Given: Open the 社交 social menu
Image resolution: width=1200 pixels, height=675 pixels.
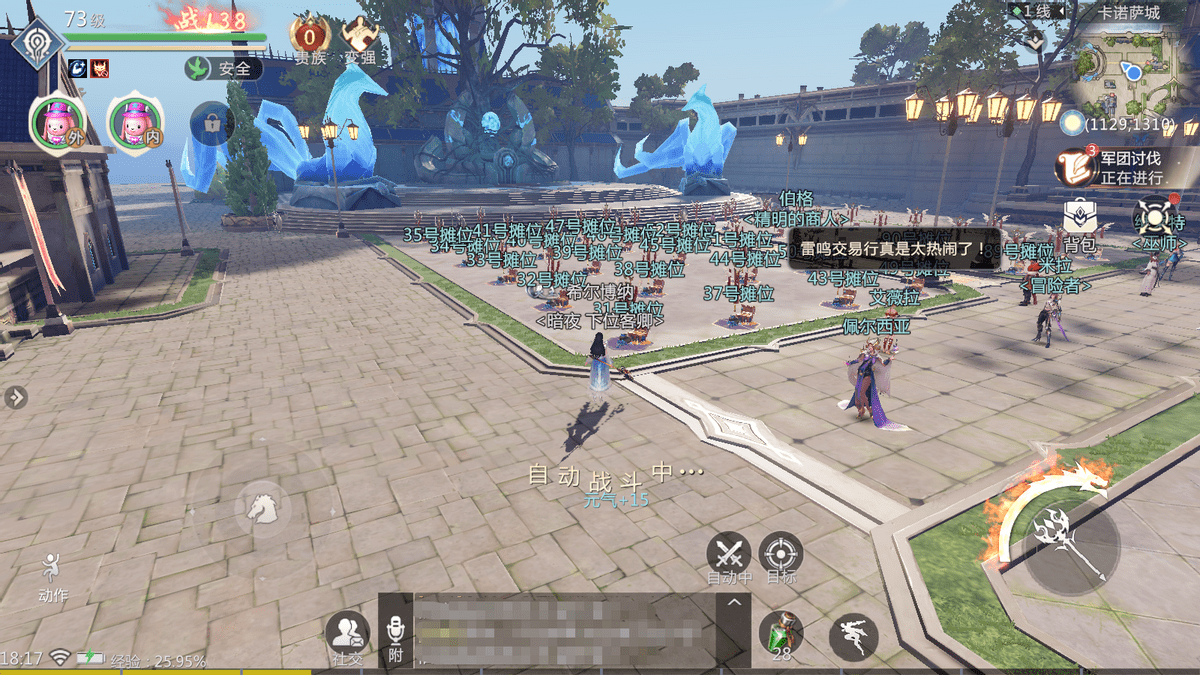Looking at the screenshot, I should click(x=347, y=634).
